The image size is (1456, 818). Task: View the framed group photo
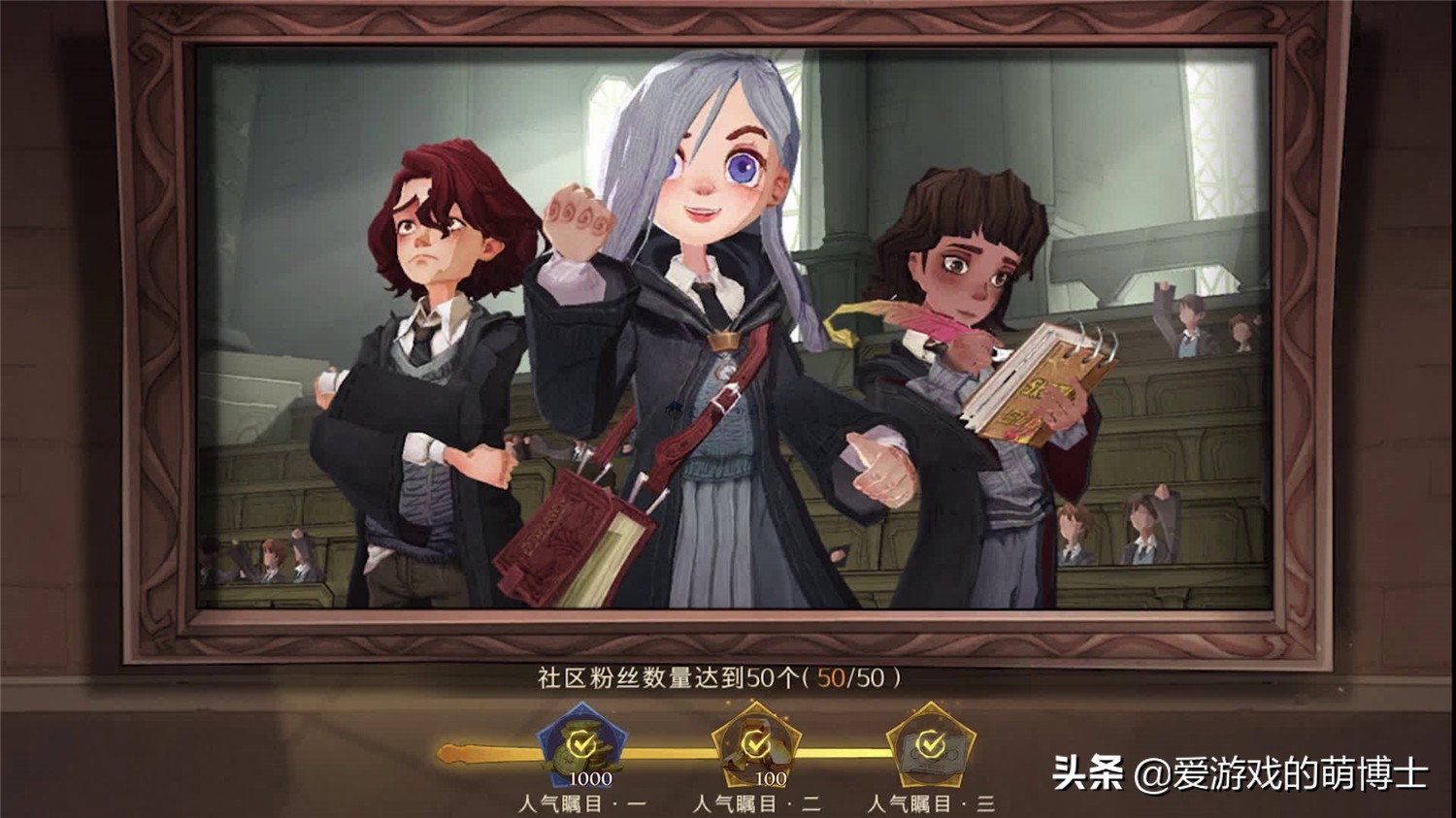tap(733, 330)
